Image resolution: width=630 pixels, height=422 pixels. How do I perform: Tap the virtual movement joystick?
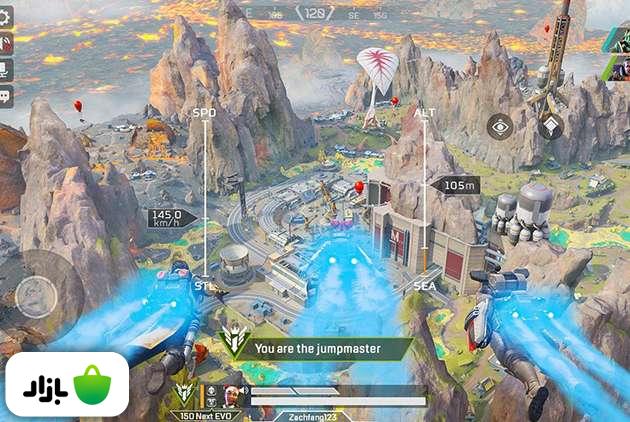[37, 296]
